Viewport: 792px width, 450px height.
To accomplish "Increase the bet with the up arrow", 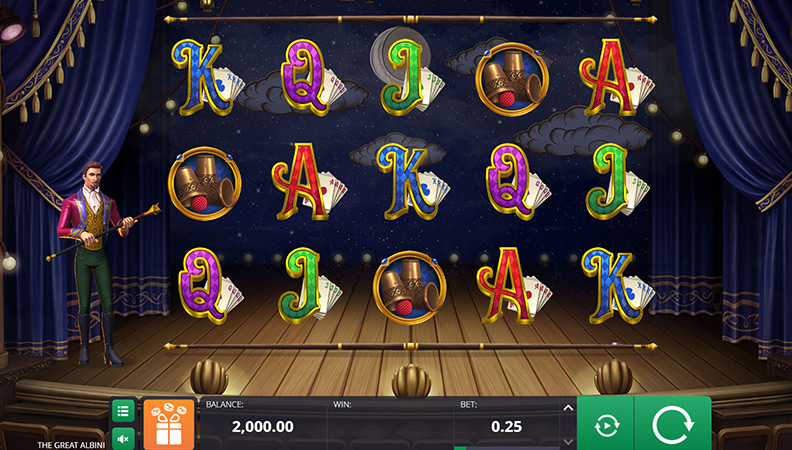I will (568, 408).
